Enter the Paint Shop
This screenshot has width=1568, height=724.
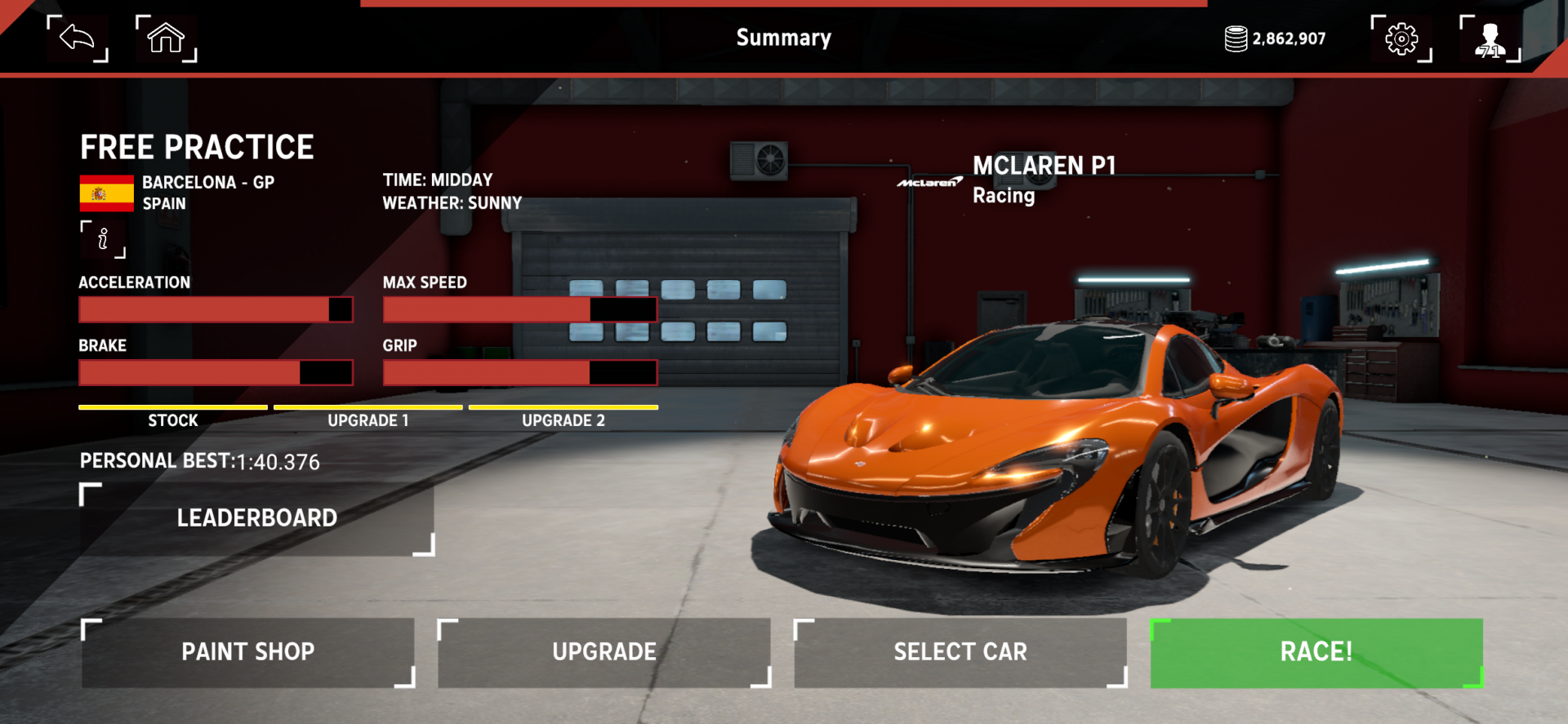pos(248,652)
